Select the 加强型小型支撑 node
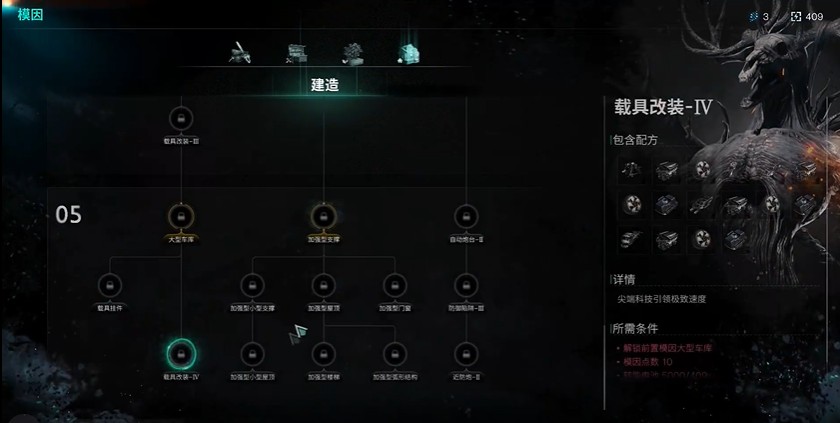This screenshot has height=423, width=840. click(251, 285)
